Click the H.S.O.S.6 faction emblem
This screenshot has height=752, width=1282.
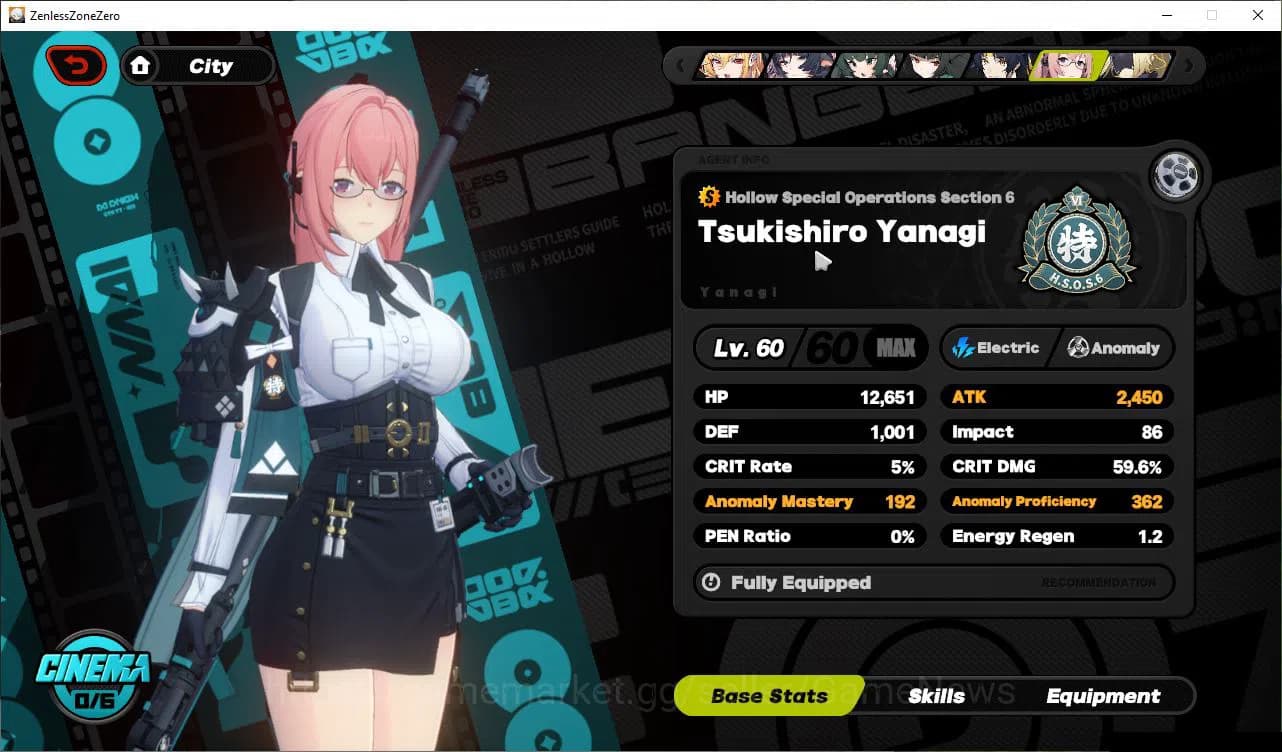(1076, 237)
